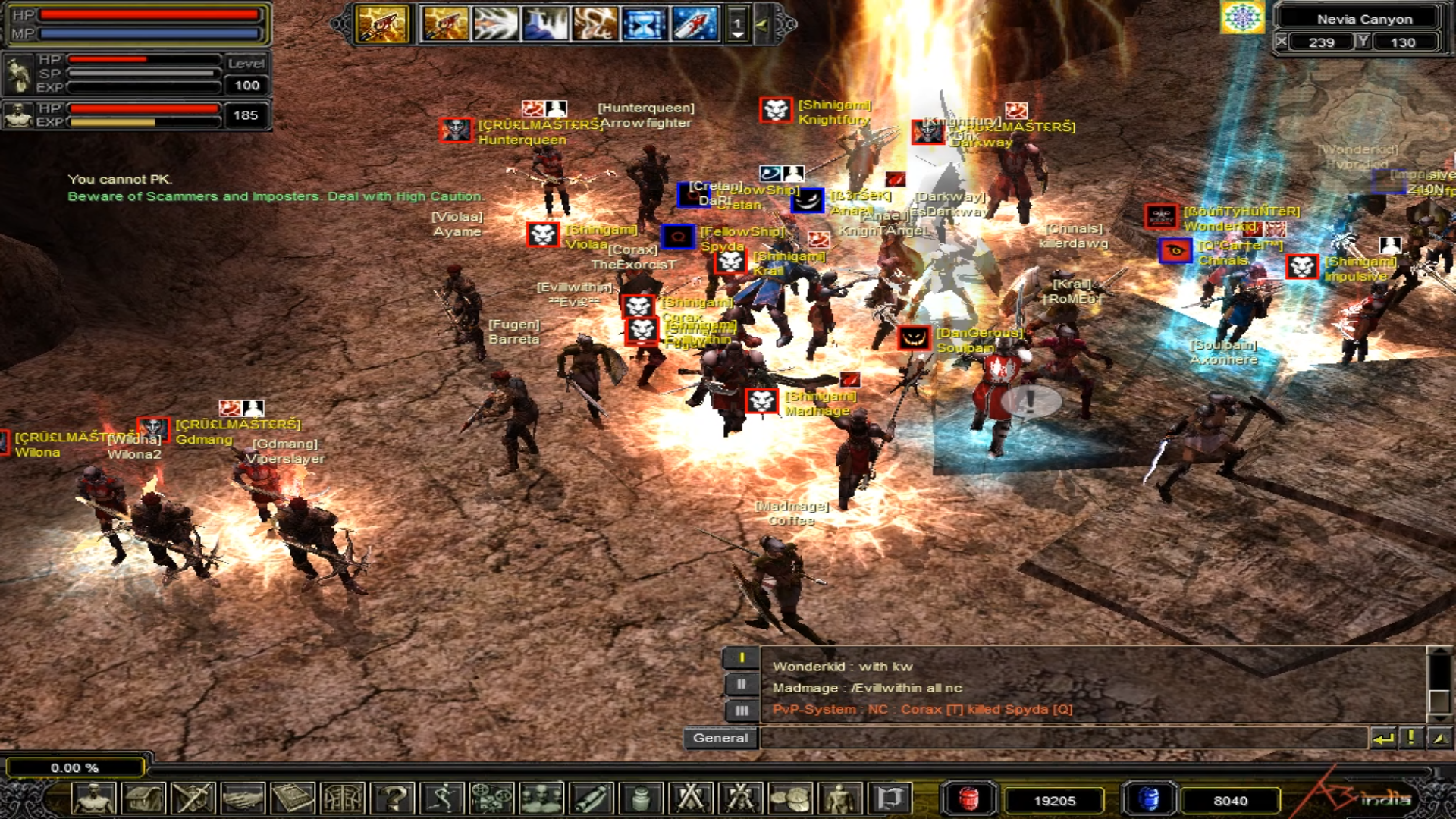Select the running figure icon
1456x819 pixels.
[x=442, y=799]
